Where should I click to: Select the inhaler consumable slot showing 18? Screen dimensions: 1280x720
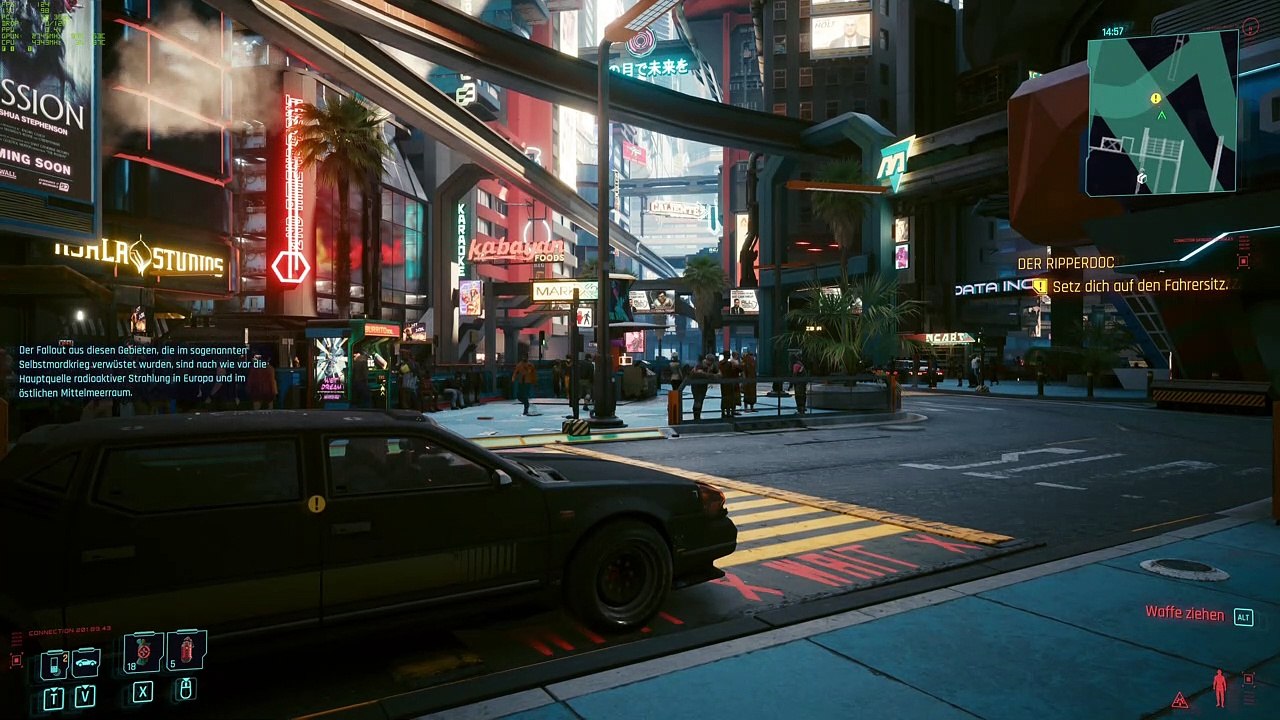click(143, 652)
